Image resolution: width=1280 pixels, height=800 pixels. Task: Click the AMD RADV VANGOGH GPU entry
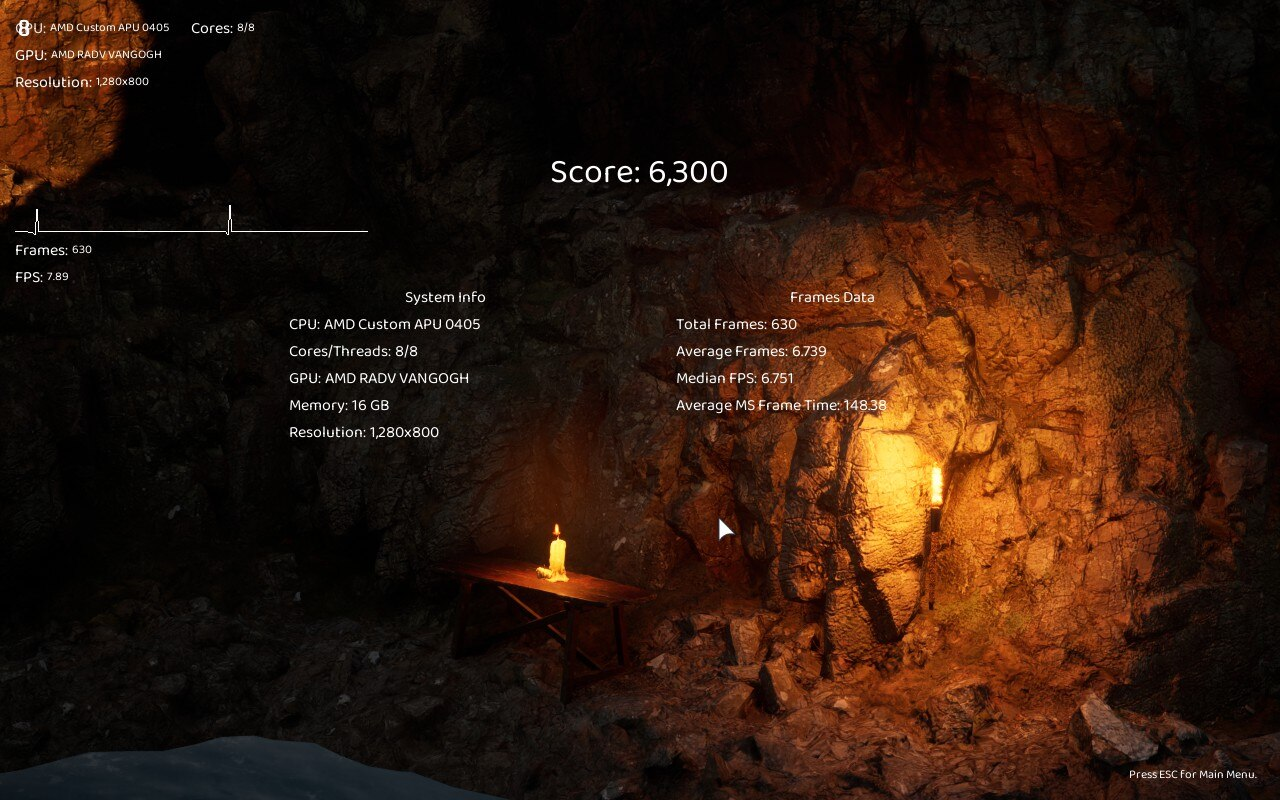pos(90,54)
